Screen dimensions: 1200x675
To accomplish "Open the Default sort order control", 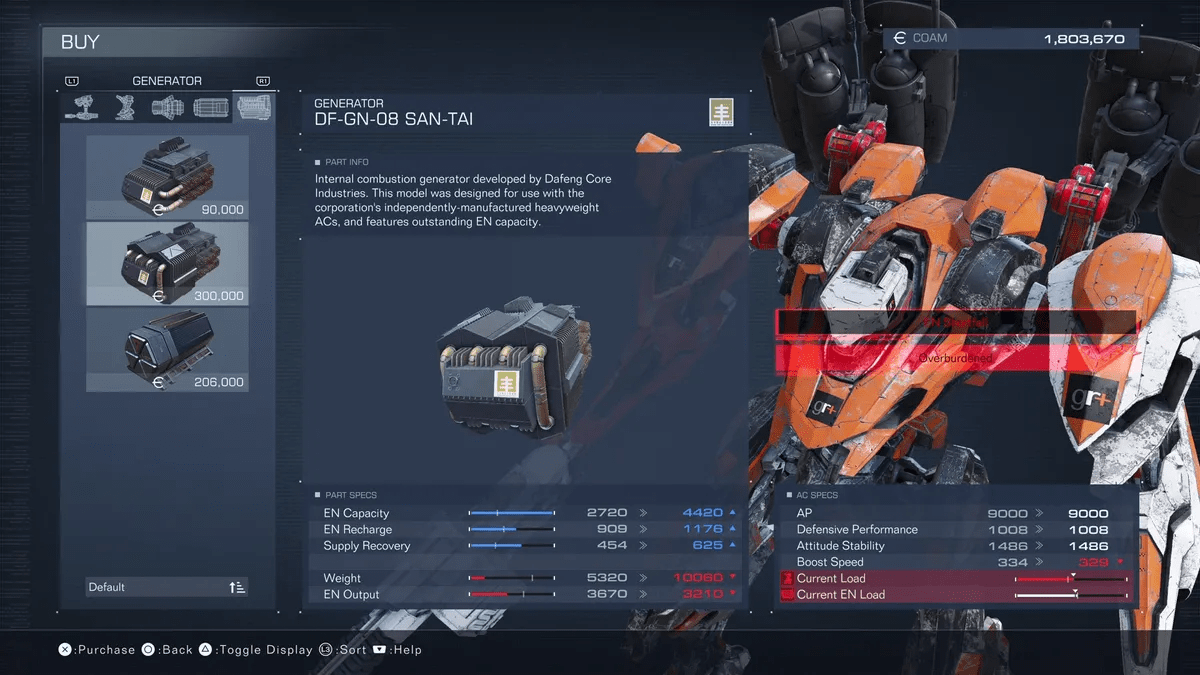I will tap(167, 587).
